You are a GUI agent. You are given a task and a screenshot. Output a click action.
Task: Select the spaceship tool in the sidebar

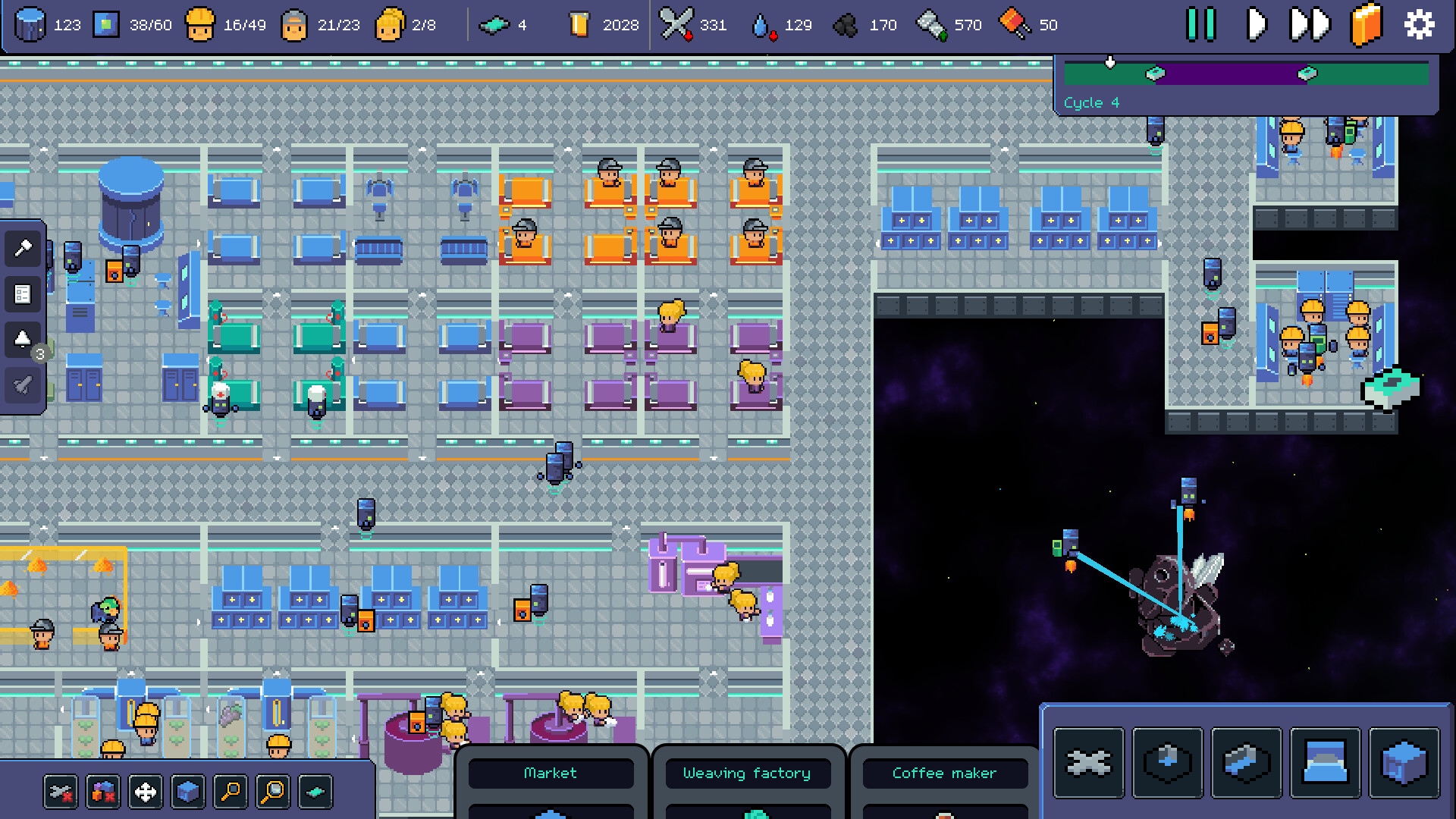22,384
